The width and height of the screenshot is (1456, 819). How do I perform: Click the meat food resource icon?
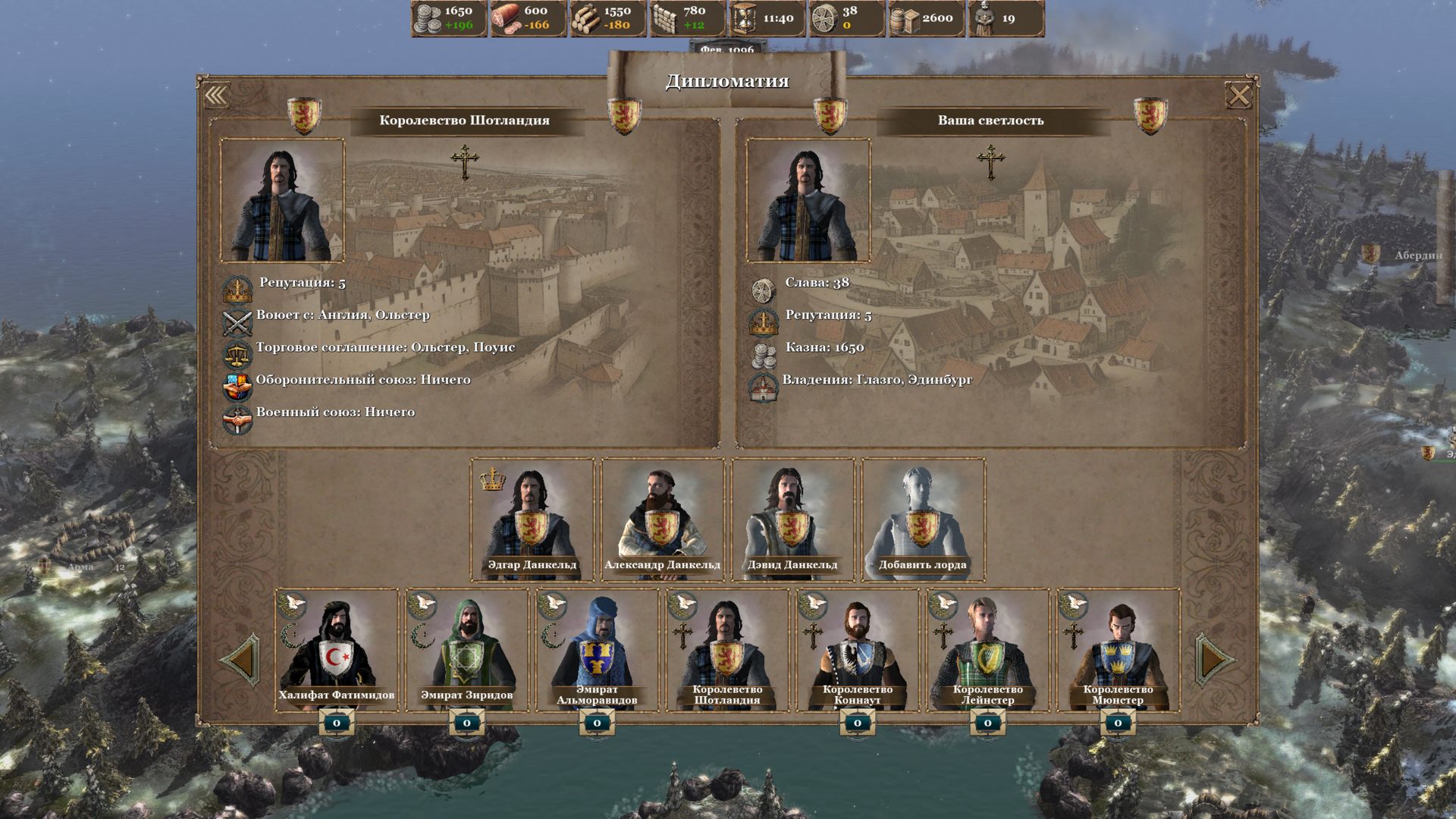[507, 18]
